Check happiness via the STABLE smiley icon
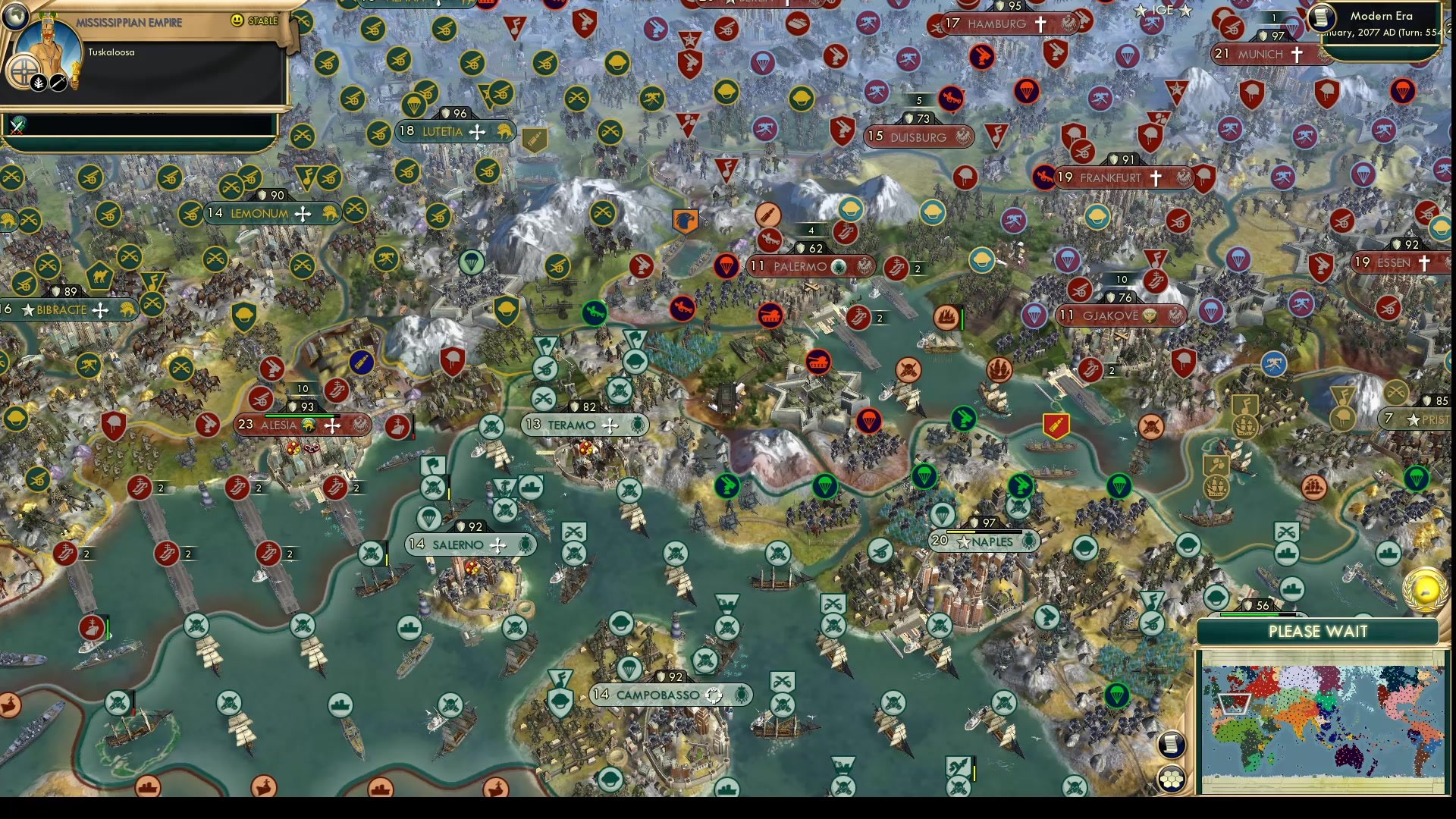Viewport: 1456px width, 819px height. coord(238,20)
